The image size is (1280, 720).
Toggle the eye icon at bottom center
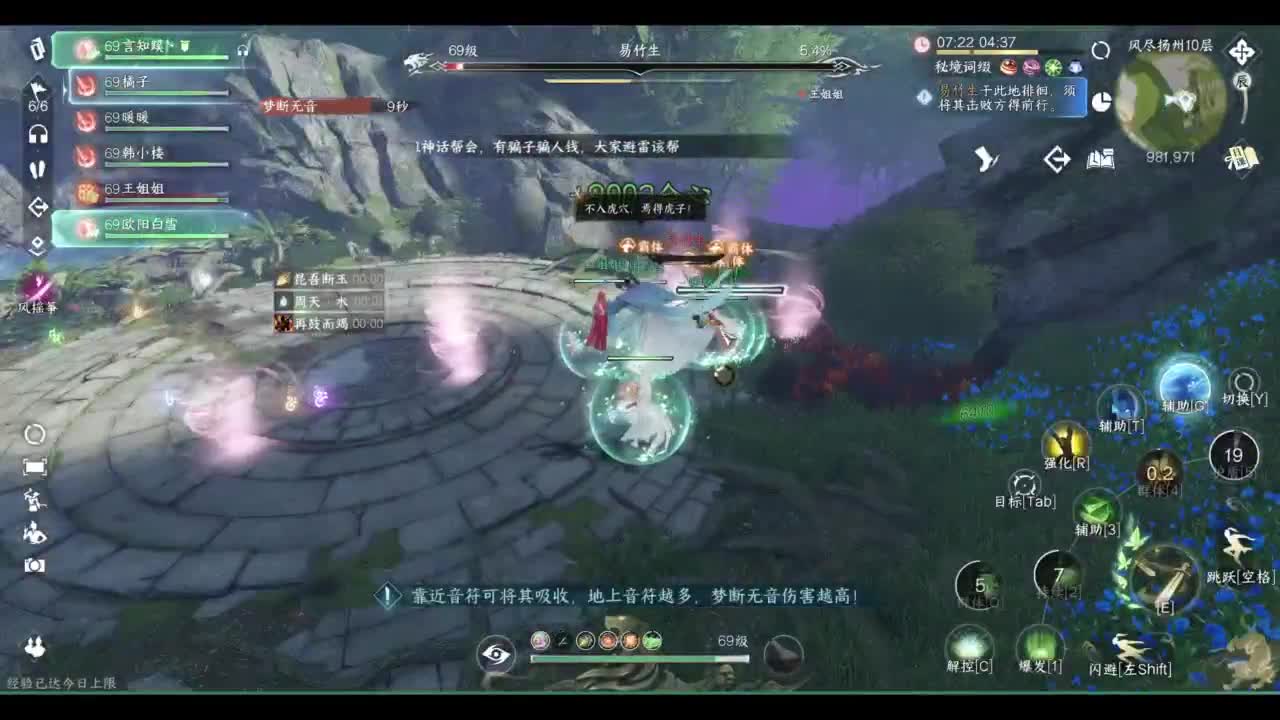tap(495, 654)
